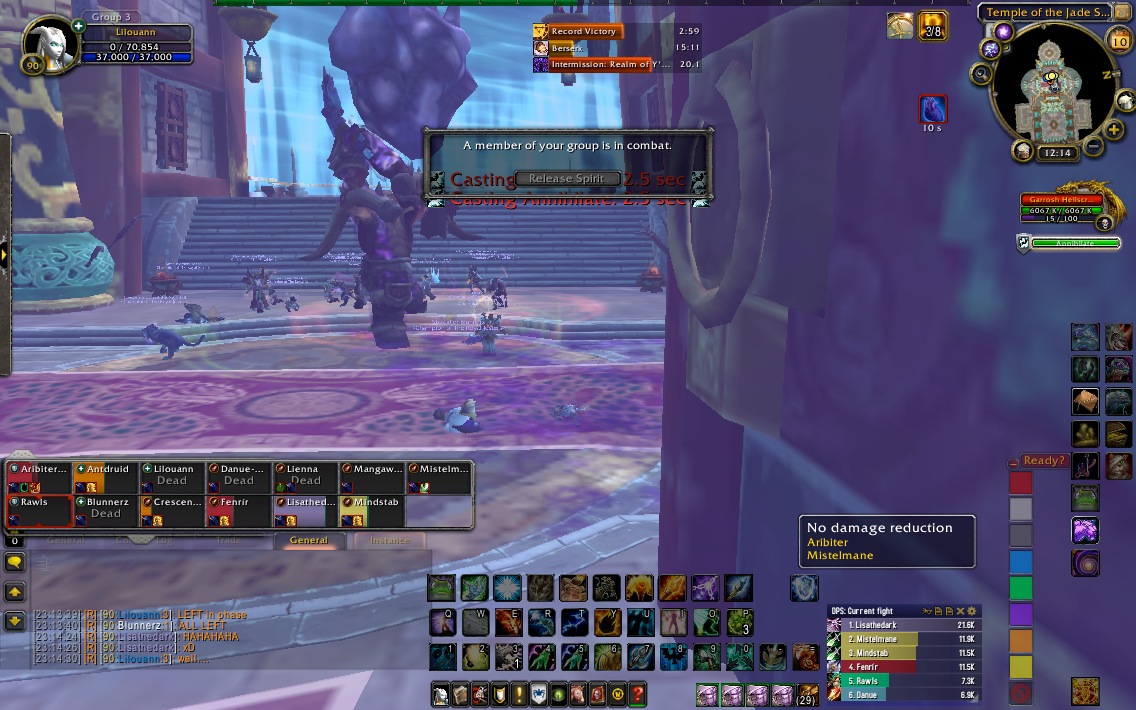Screen dimensions: 1136x710
Task: Click the Garrosh Hellscream boss frame
Action: click(x=1060, y=206)
